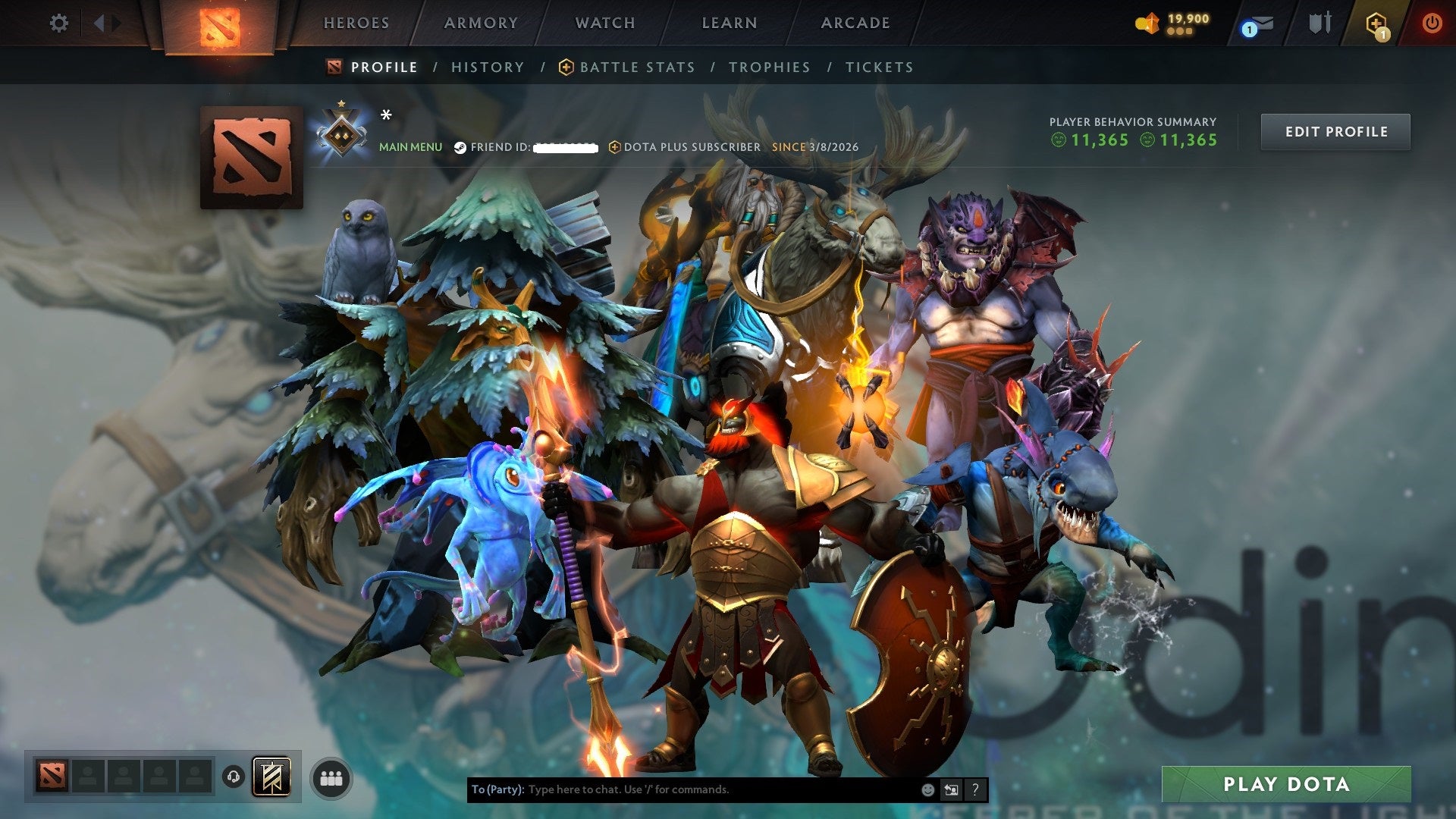Open the settings gear icon

58,23
